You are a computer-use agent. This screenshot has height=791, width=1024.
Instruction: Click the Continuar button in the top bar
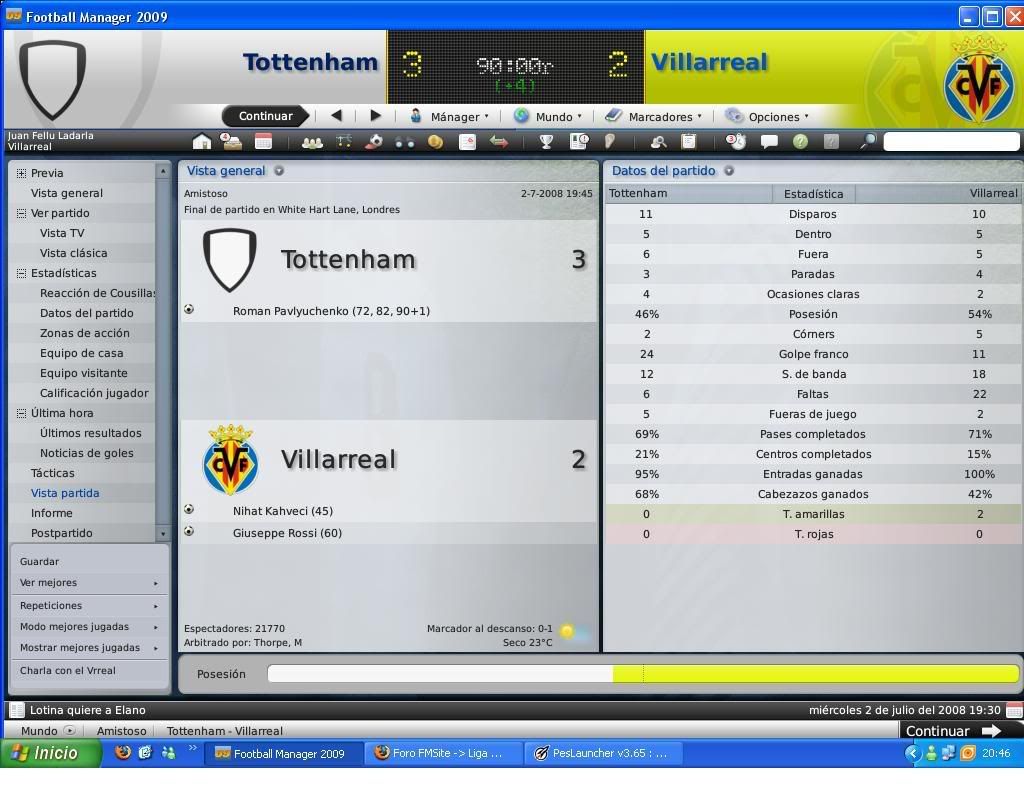tap(265, 116)
